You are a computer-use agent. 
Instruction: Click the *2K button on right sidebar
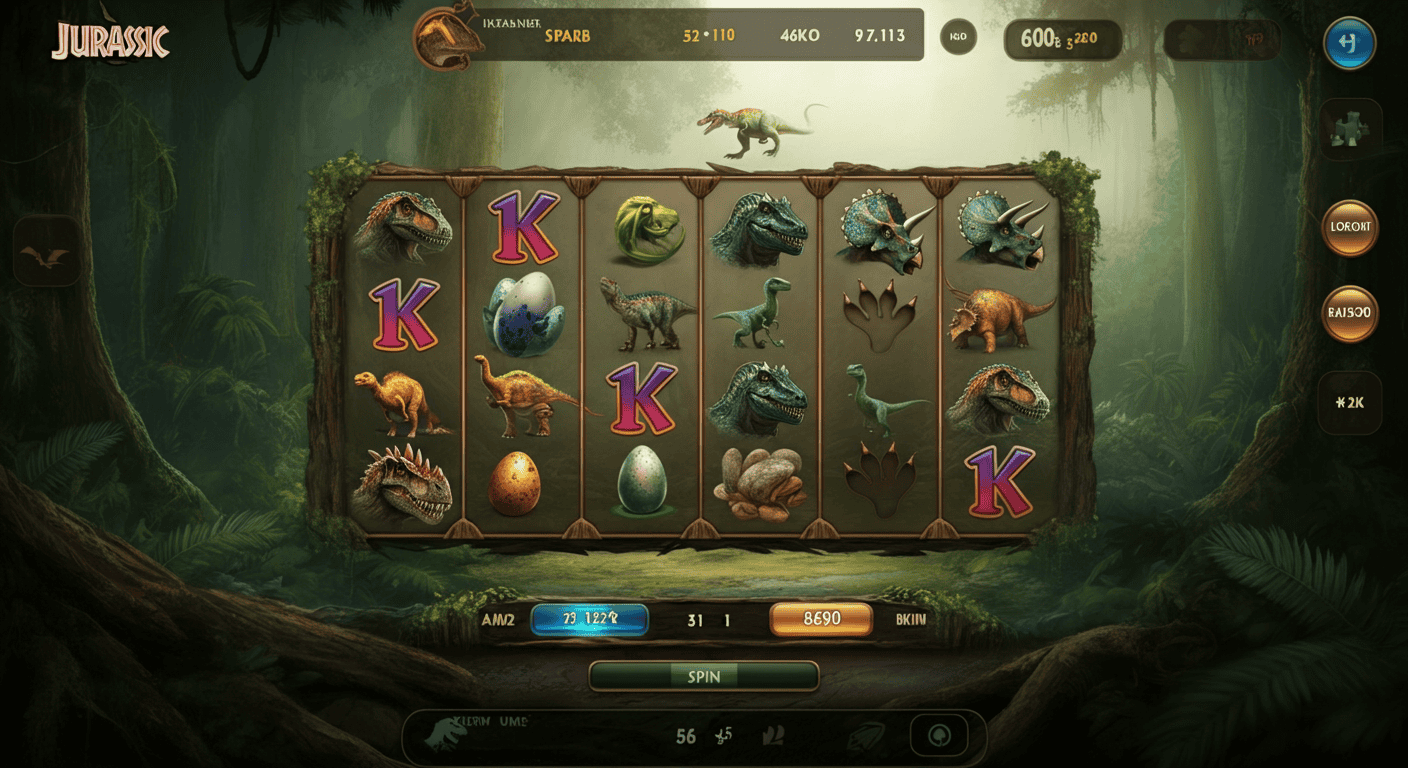pyautogui.click(x=1350, y=402)
